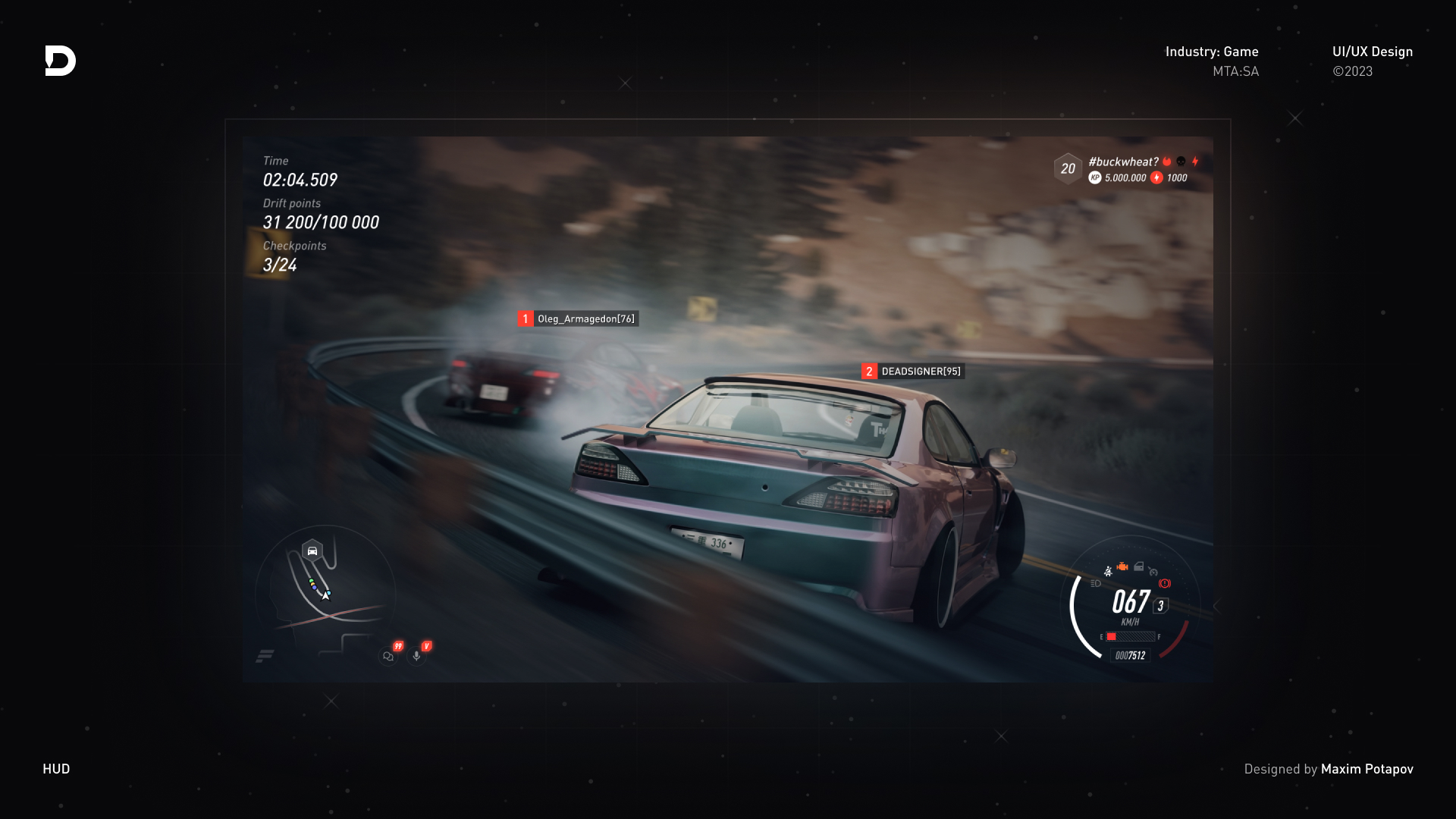Click the striped logo beside the minimap

point(265,656)
